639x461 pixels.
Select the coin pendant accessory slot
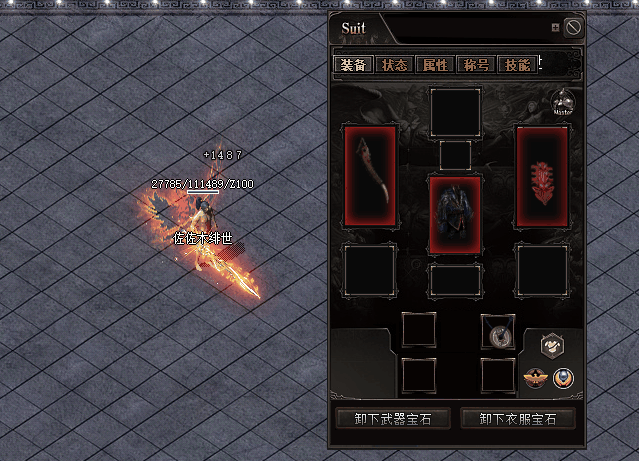click(497, 331)
